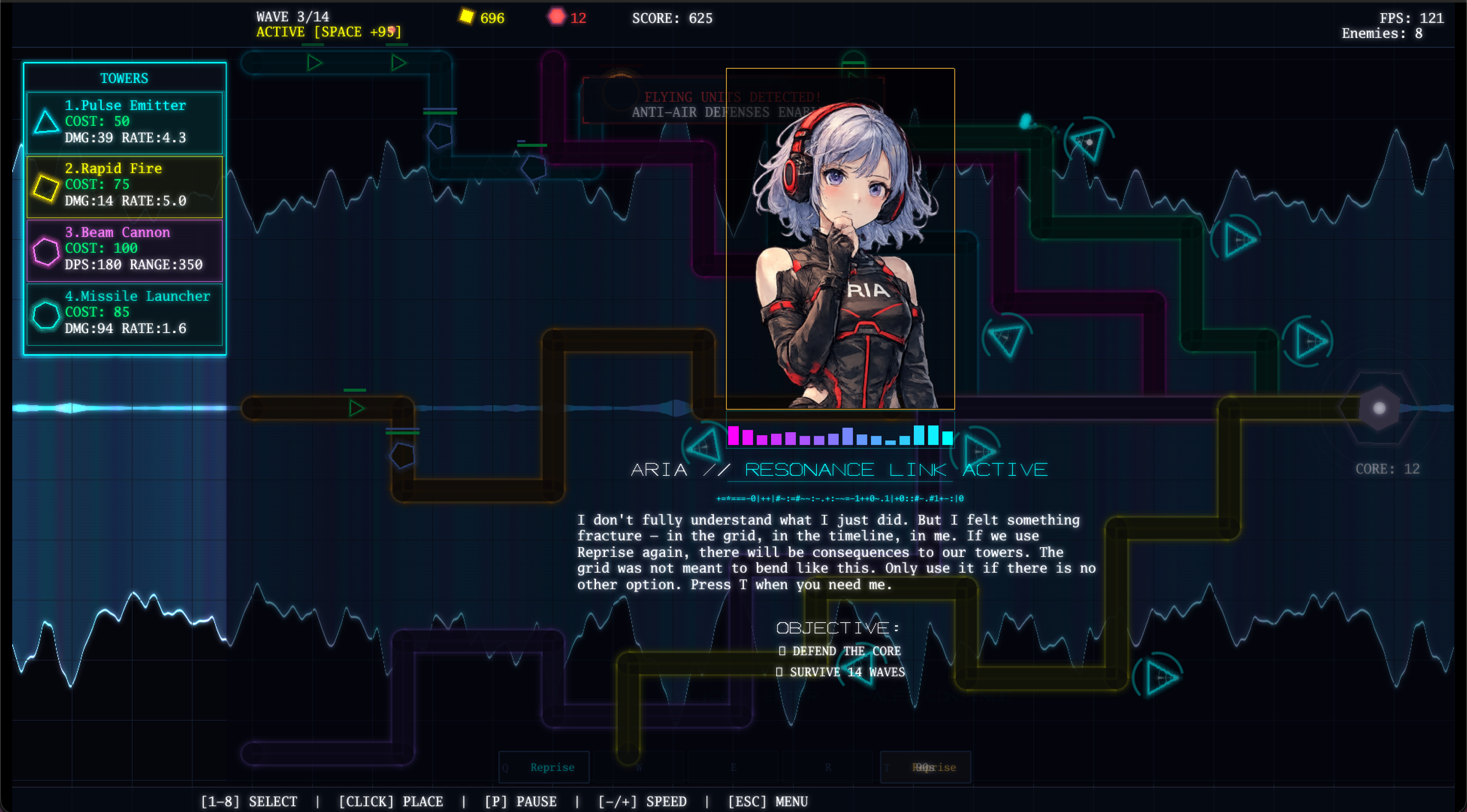Screen dimensions: 1467x812
Task: Click the Reprise ability in the T slot
Action: click(925, 767)
